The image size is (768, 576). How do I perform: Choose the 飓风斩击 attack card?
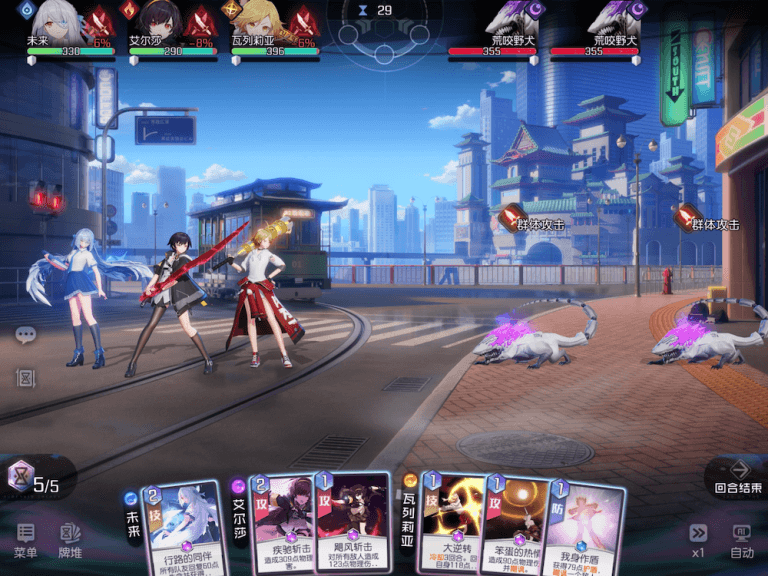pos(353,522)
